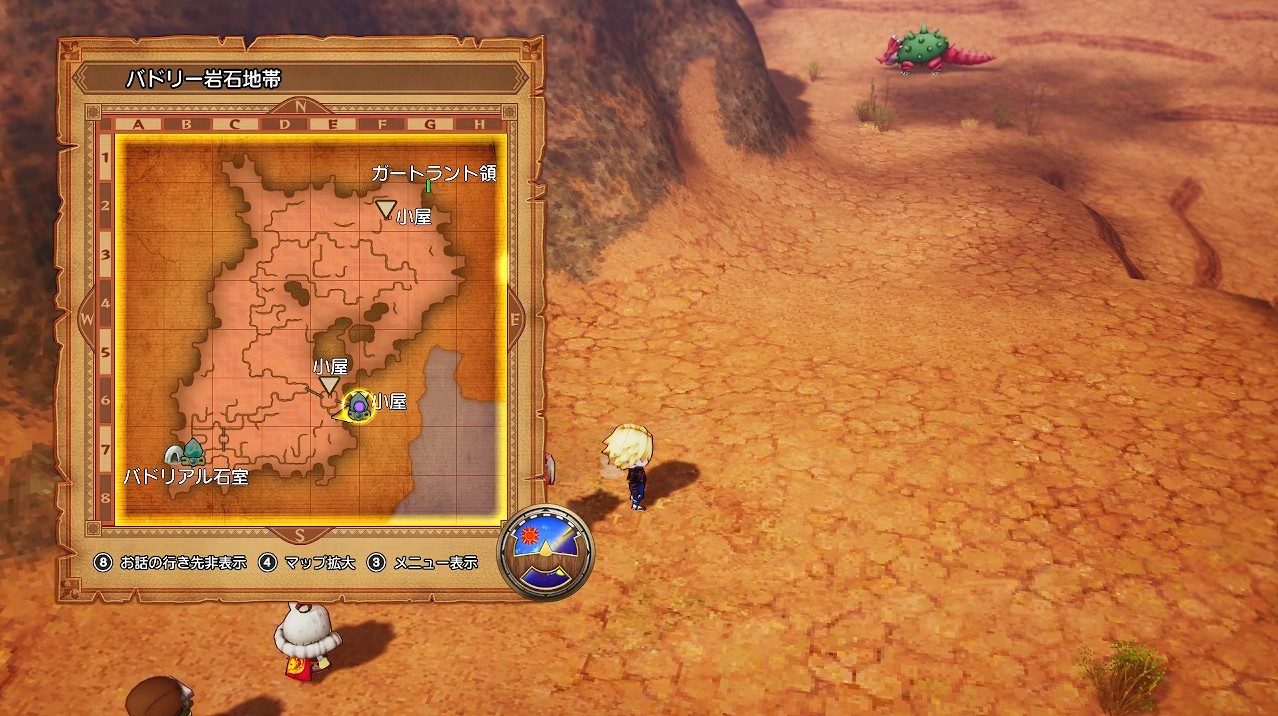Screen dimensions: 1278x716
Task: Select the バドリアル石室 cave marker
Action: click(184, 453)
